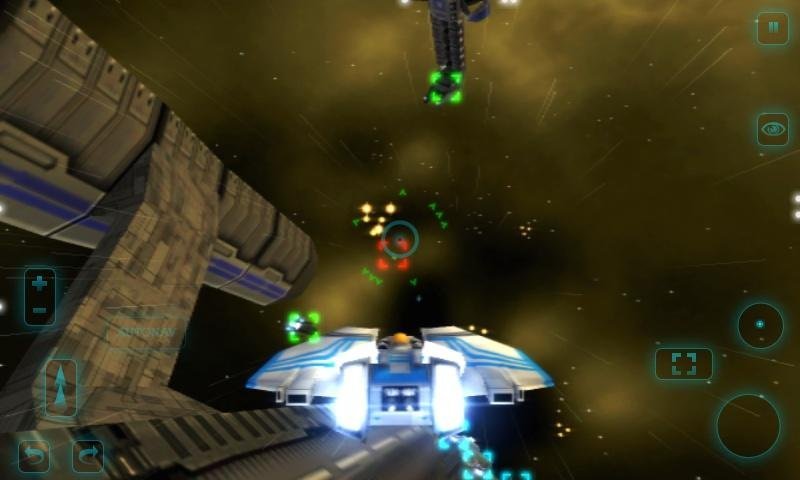This screenshot has width=800, height=480.
Task: Toggle the eye camera view button
Action: click(x=772, y=129)
